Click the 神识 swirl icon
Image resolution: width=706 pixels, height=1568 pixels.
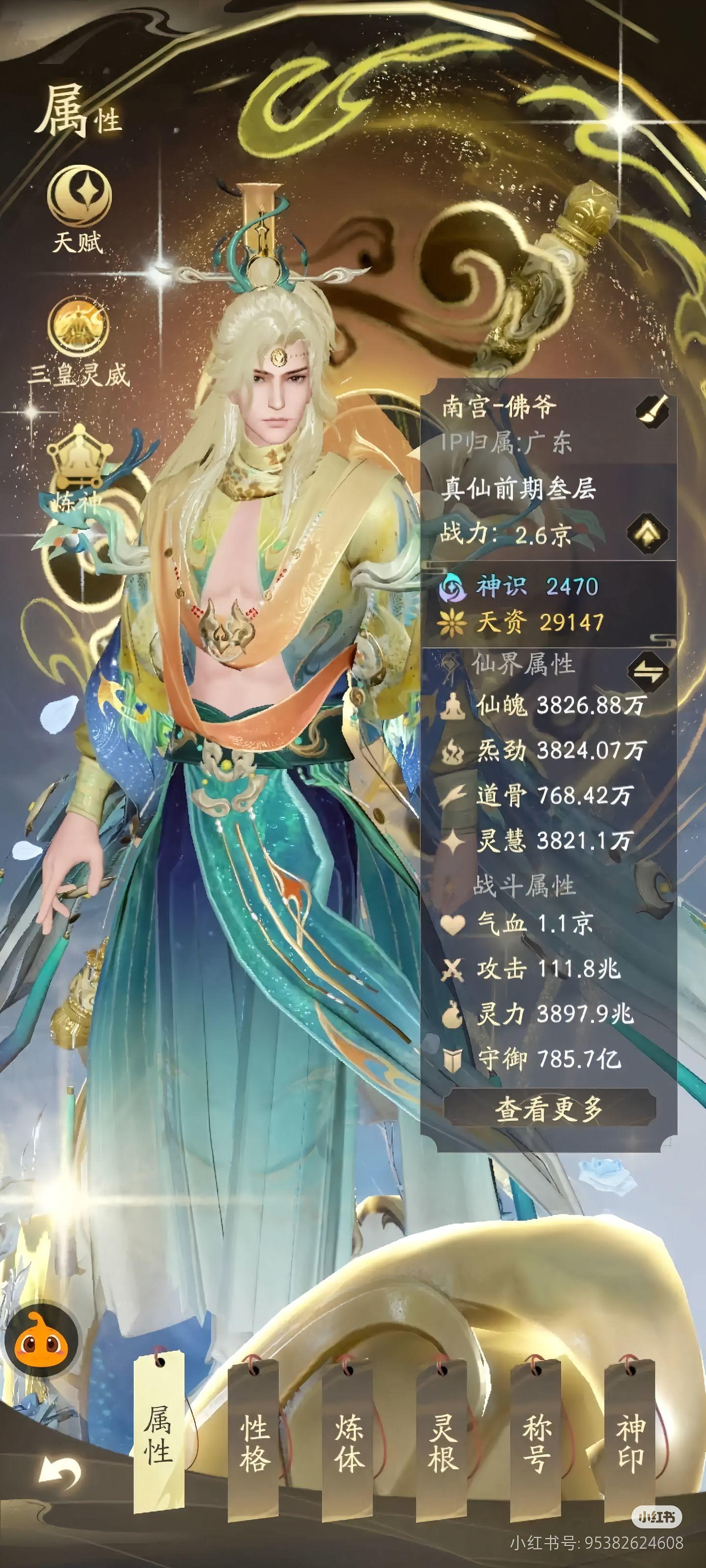coord(452,588)
